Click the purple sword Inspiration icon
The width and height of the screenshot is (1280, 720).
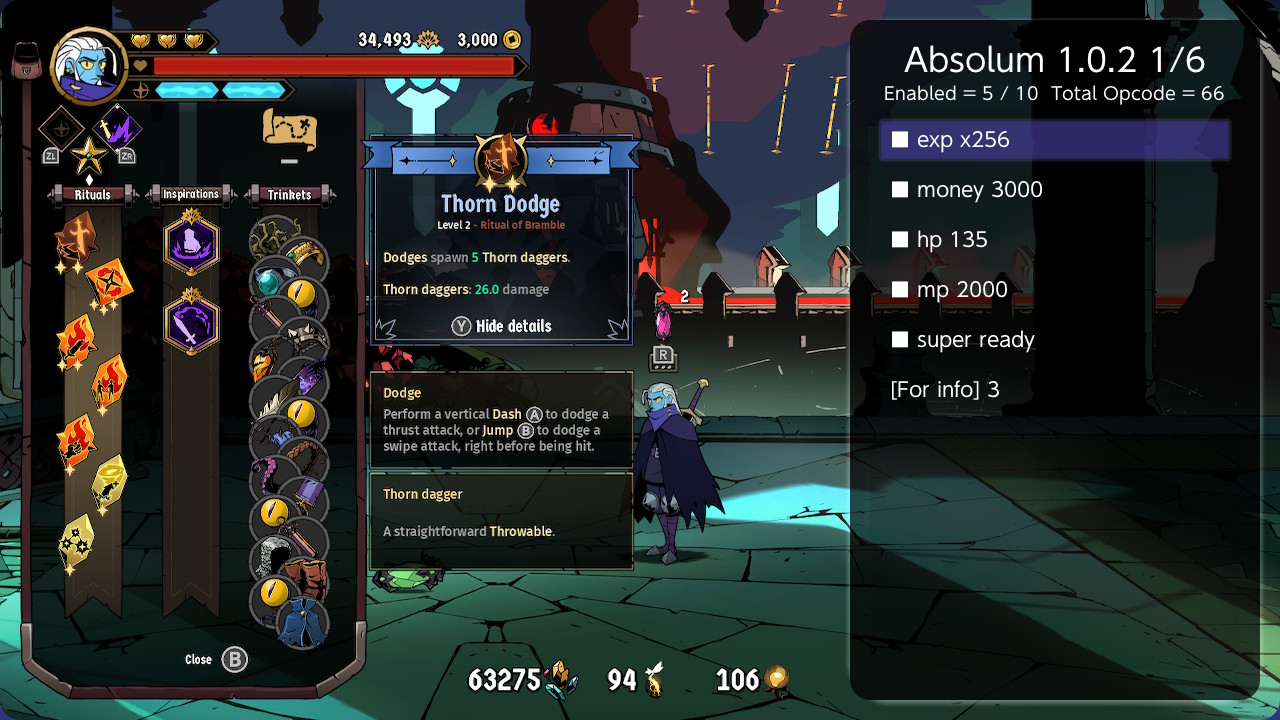(190, 321)
